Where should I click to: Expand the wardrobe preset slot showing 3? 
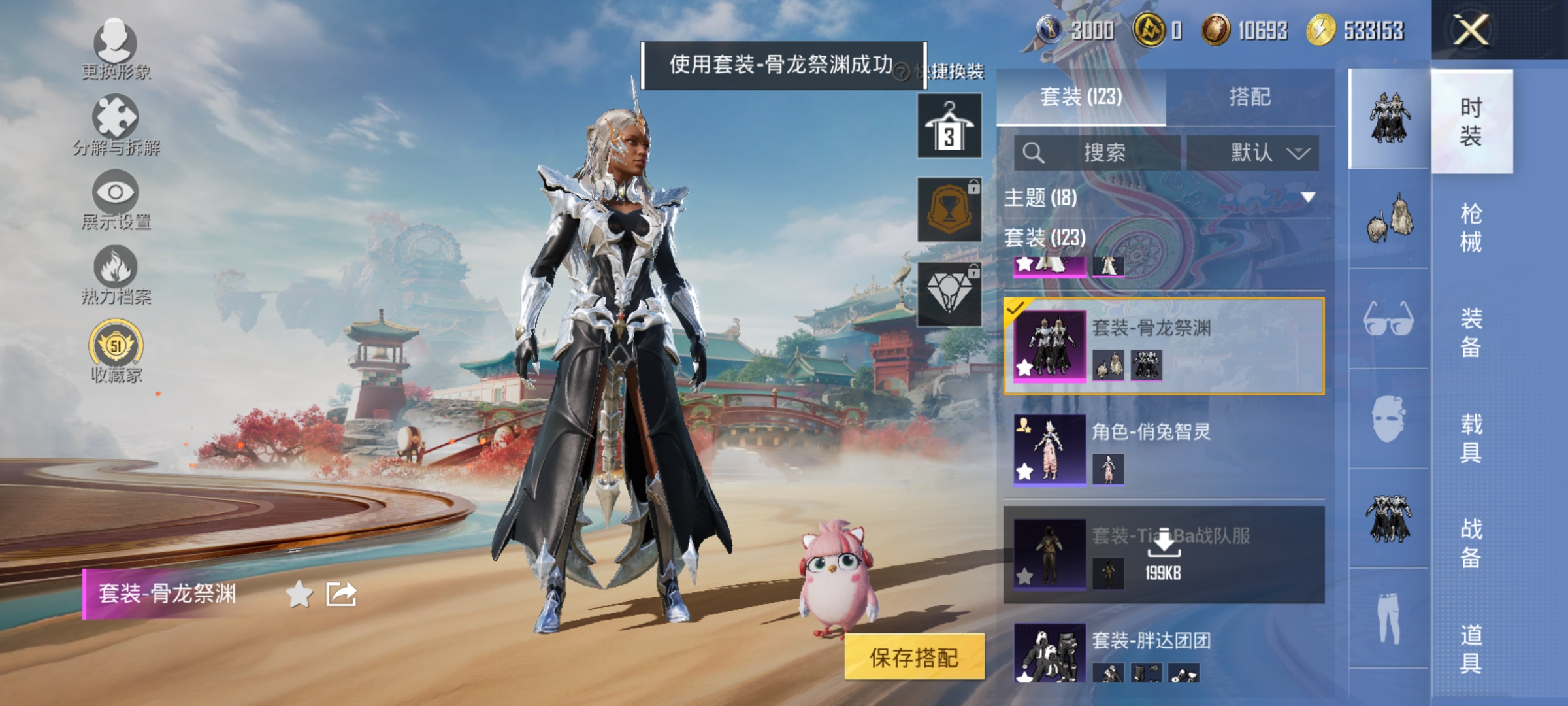click(x=949, y=126)
